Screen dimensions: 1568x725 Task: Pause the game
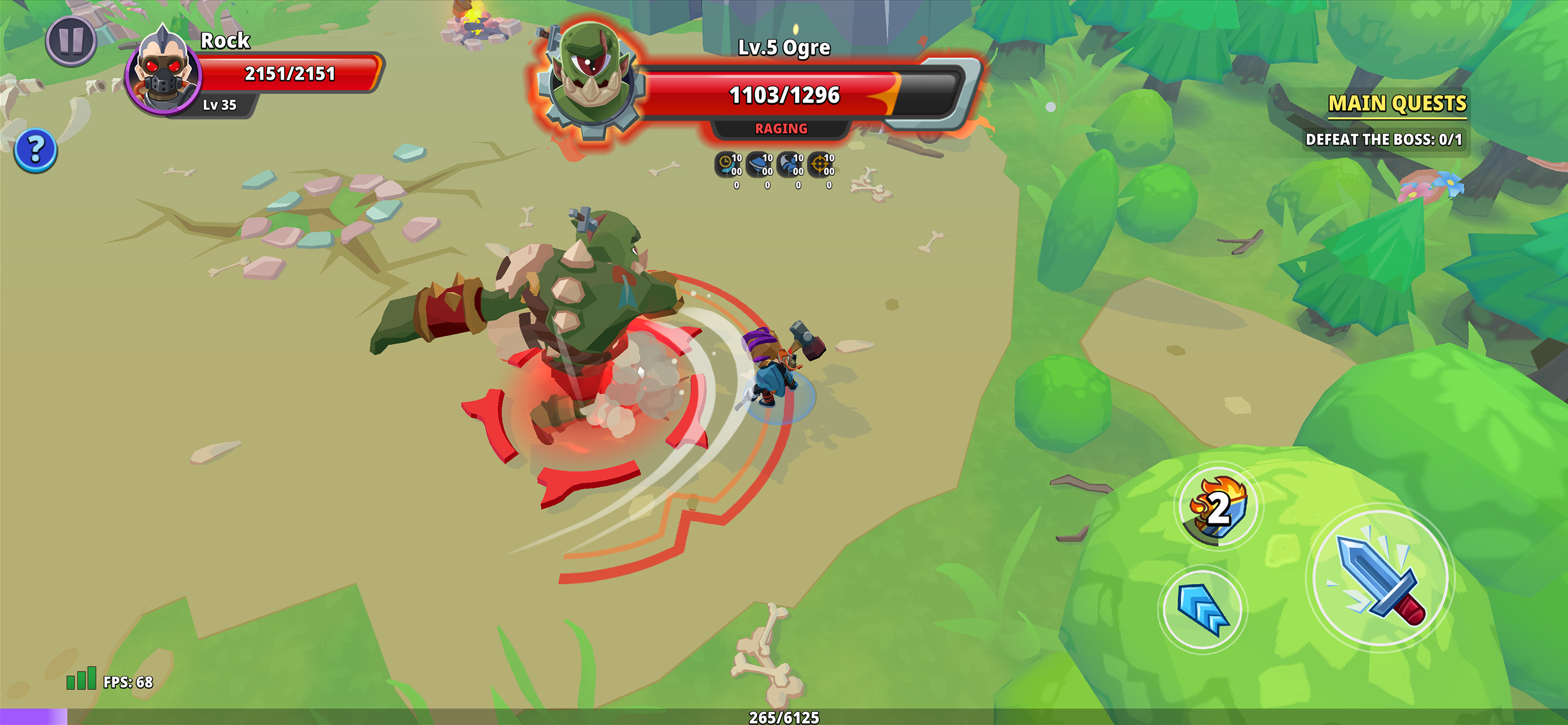pos(71,42)
